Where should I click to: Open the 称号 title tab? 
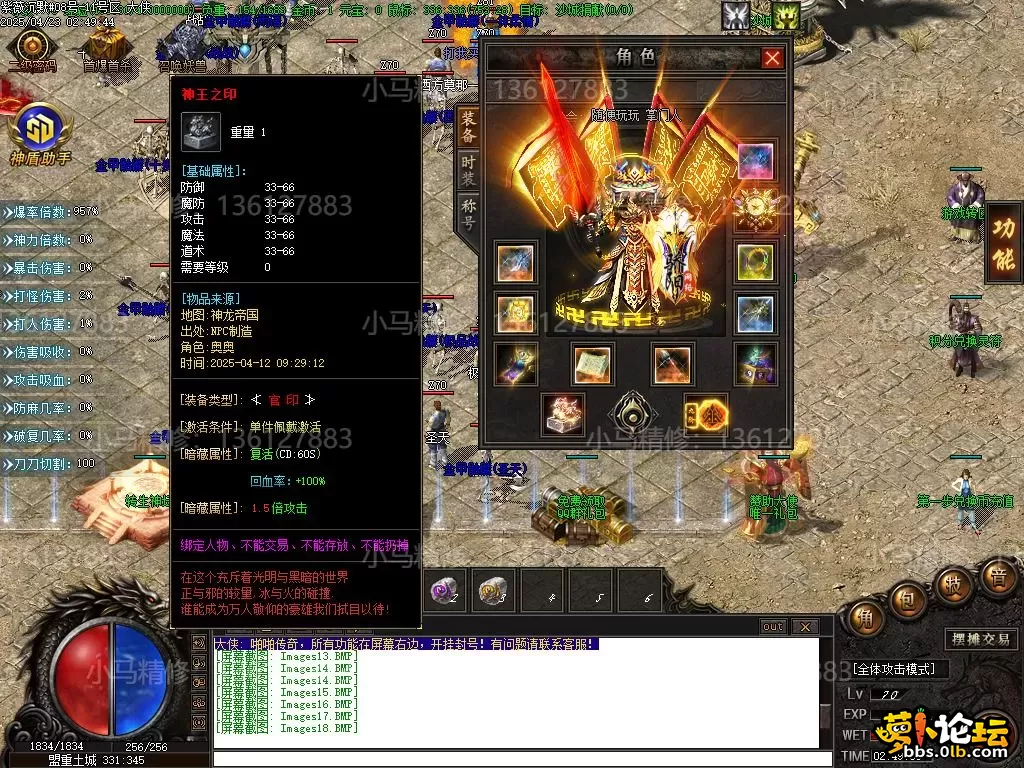pyautogui.click(x=468, y=212)
